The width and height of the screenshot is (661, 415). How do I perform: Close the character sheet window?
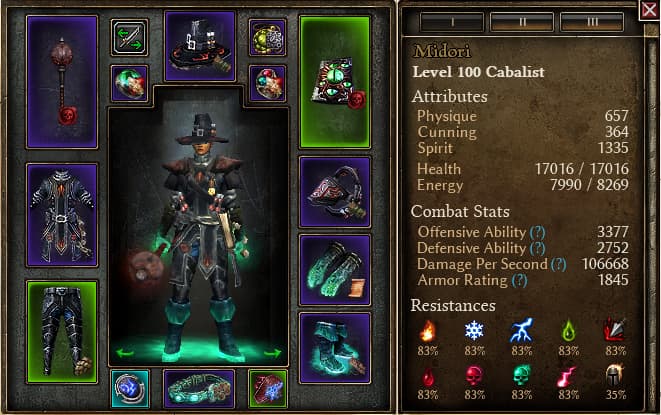[649, 10]
